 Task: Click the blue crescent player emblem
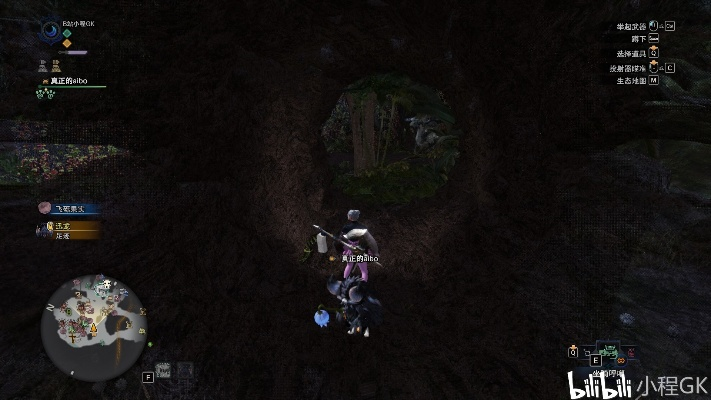click(50, 30)
